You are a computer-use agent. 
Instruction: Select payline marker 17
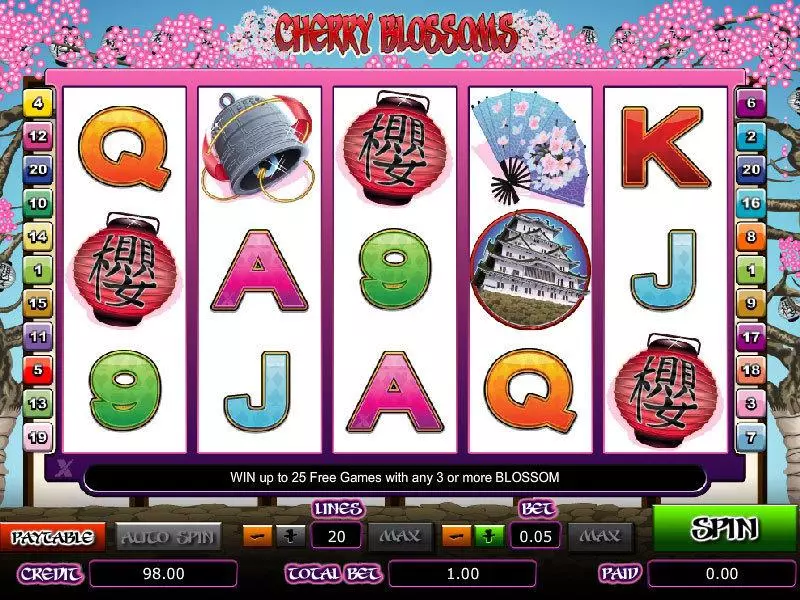point(750,337)
